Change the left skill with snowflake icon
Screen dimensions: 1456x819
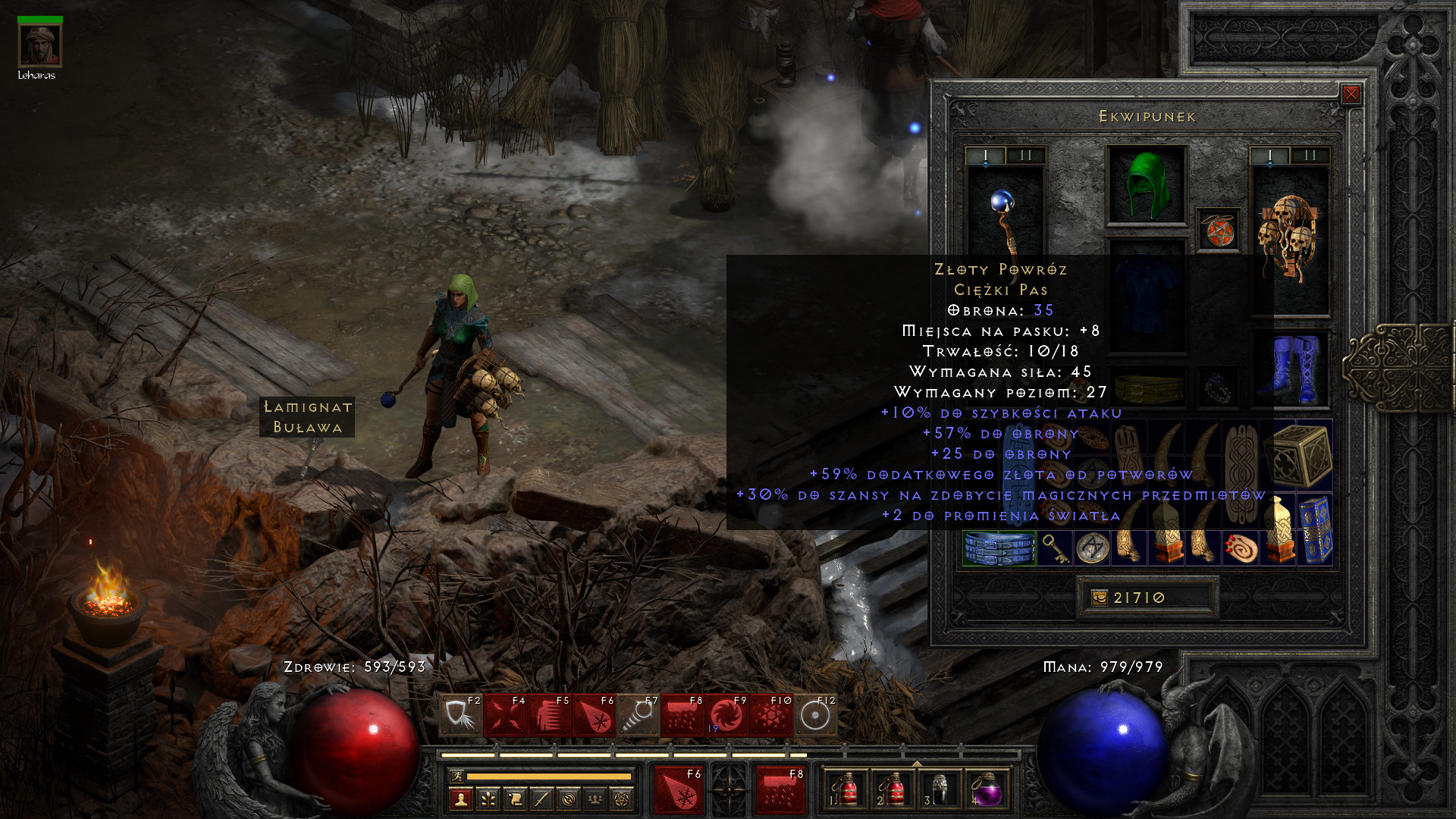click(677, 790)
